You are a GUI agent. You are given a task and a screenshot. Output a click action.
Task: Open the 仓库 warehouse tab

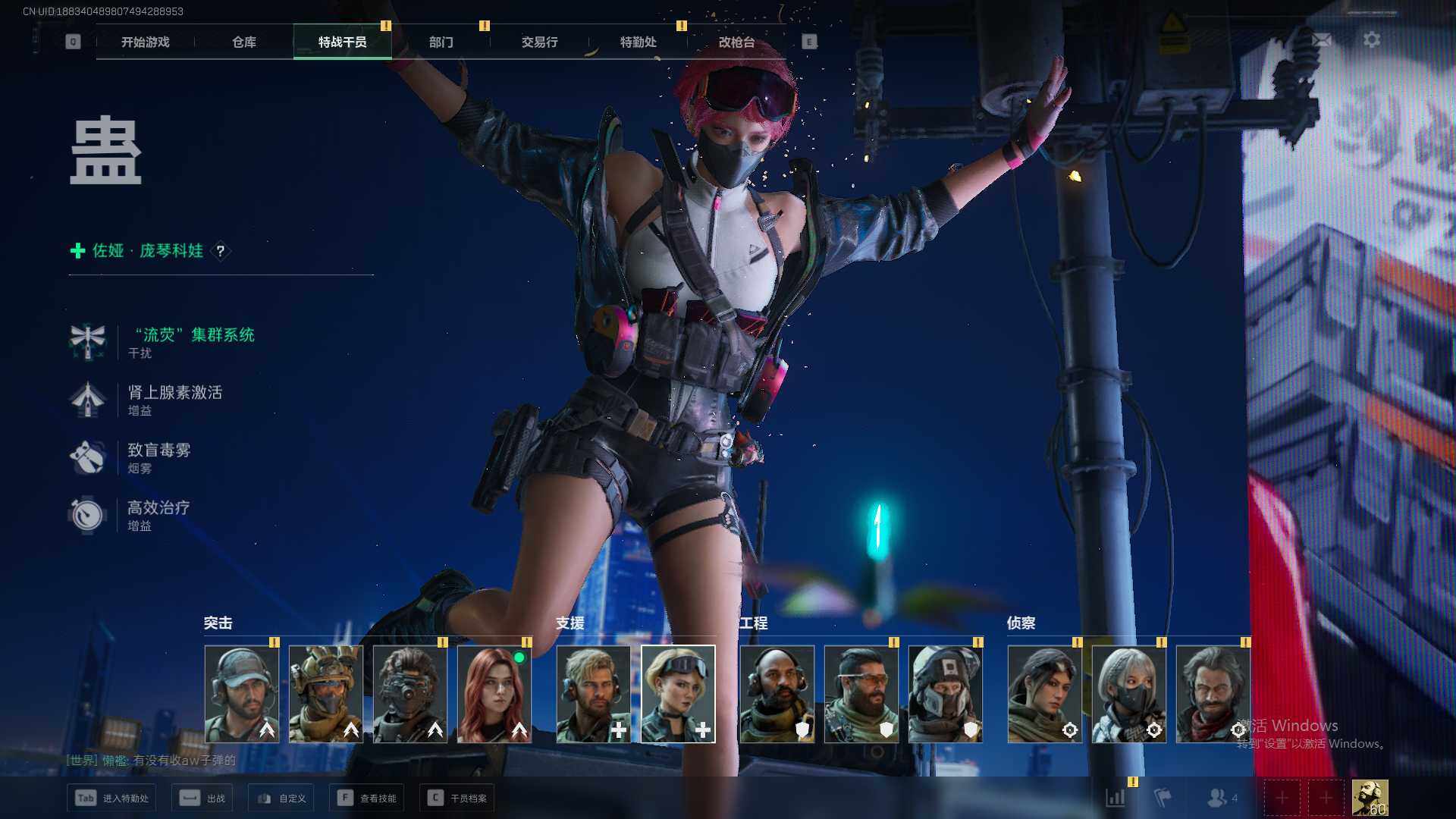click(x=243, y=42)
